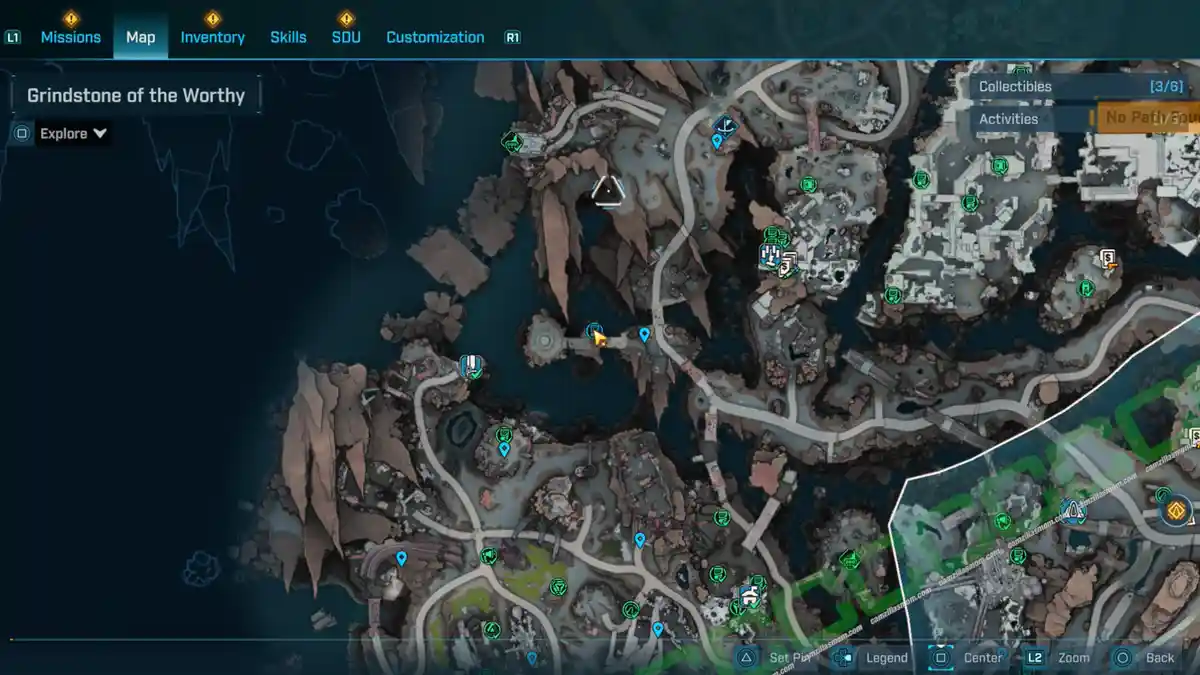Select the Skills tab
Viewport: 1200px width, 675px height.
288,37
